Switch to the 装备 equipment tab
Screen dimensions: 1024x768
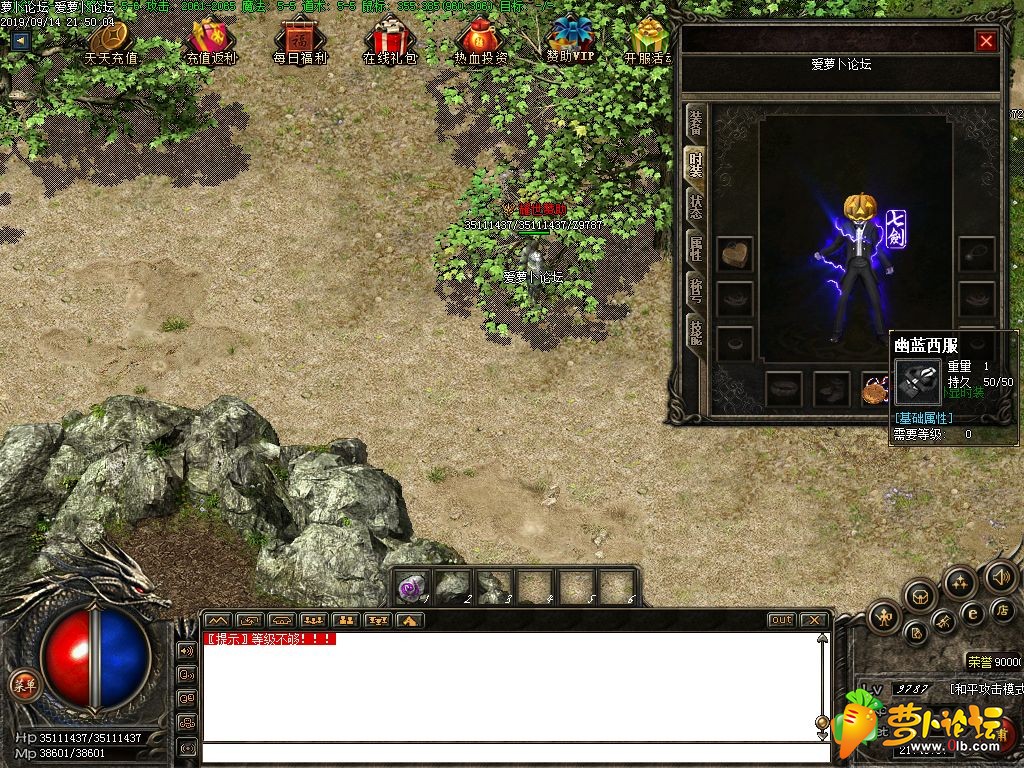tap(695, 123)
